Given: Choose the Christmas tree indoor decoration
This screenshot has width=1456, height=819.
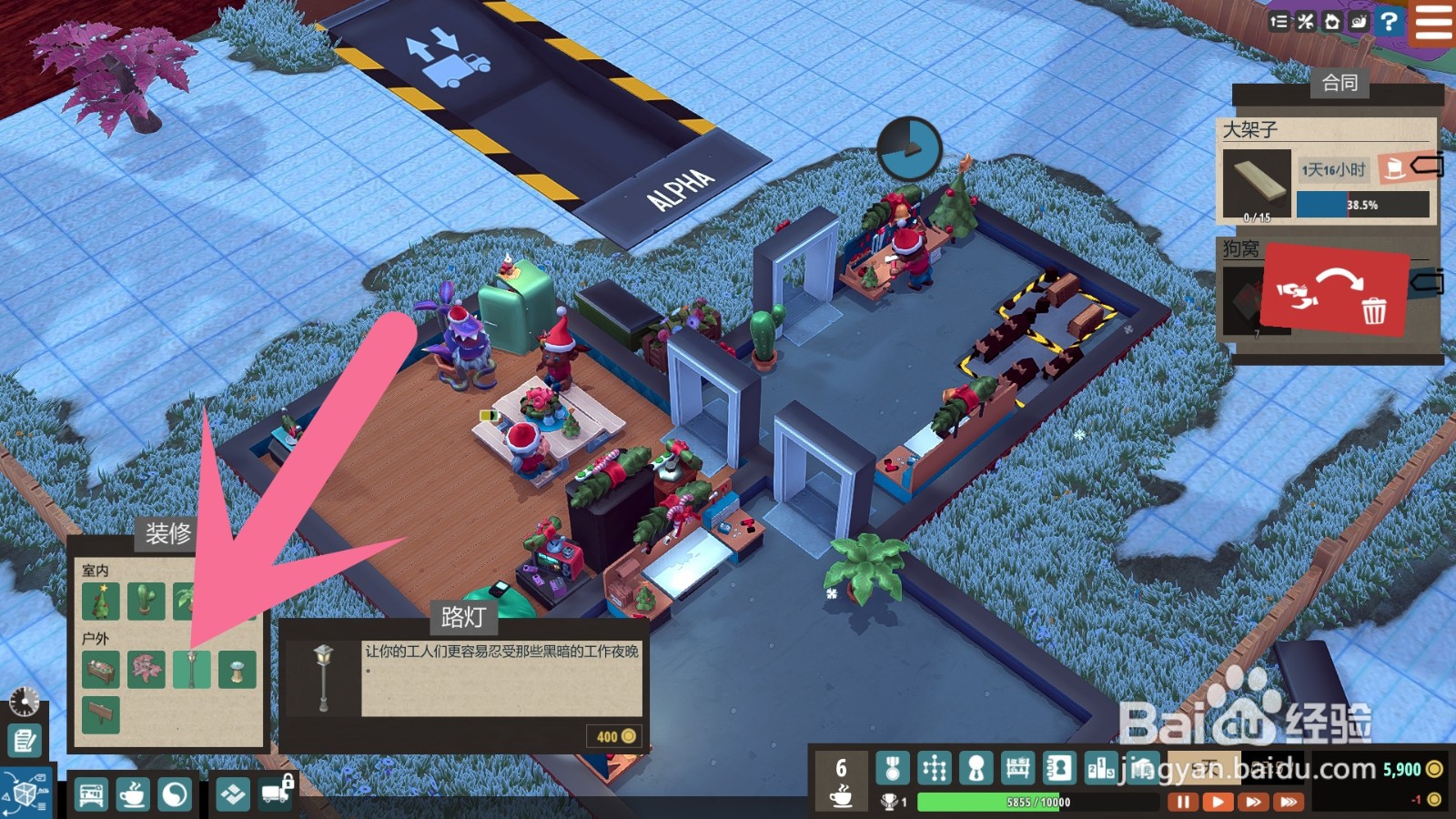Looking at the screenshot, I should click(101, 602).
